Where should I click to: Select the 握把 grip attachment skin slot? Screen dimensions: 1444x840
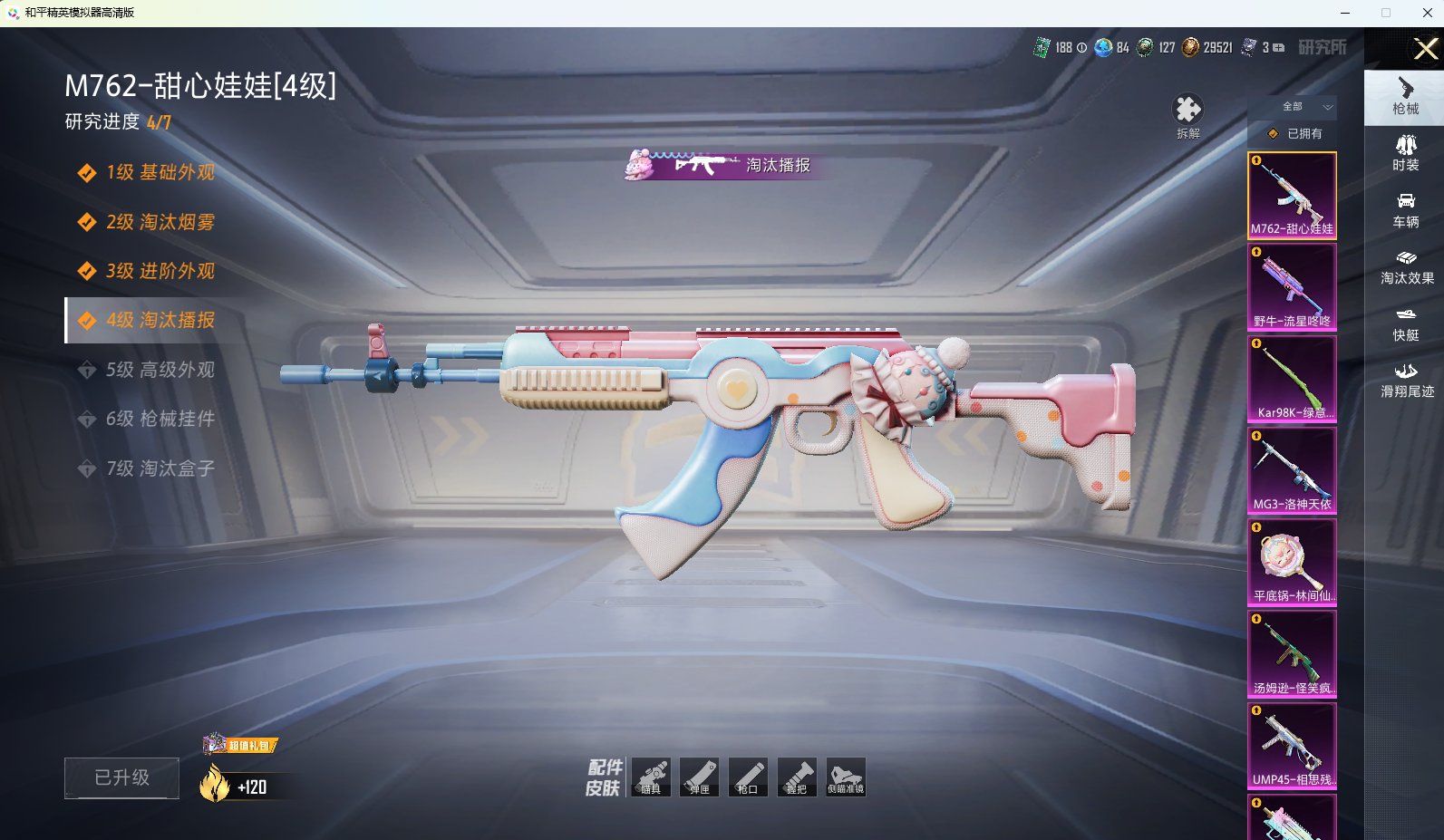coord(797,777)
